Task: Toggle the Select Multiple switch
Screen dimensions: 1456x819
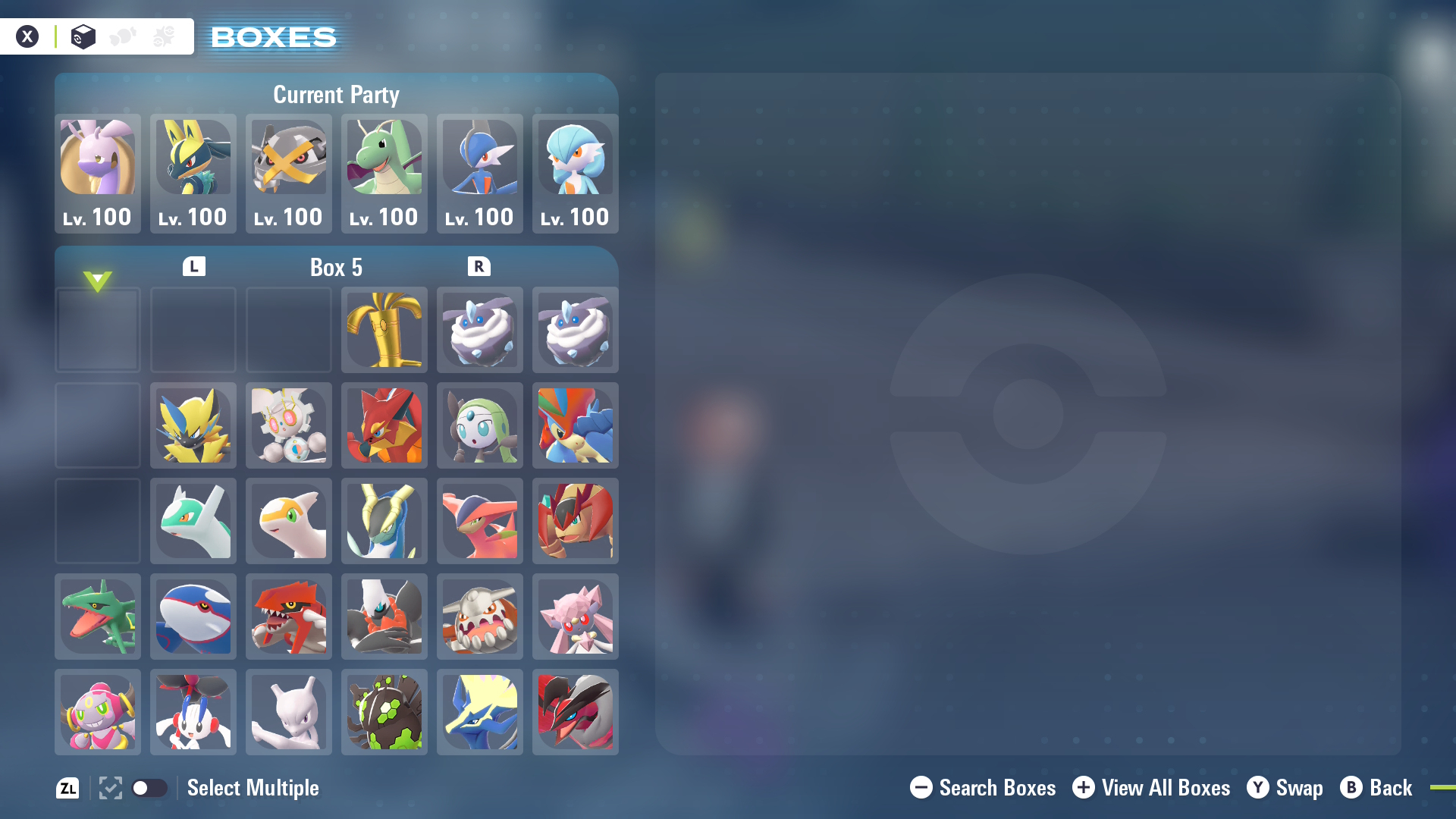Action: 149,788
